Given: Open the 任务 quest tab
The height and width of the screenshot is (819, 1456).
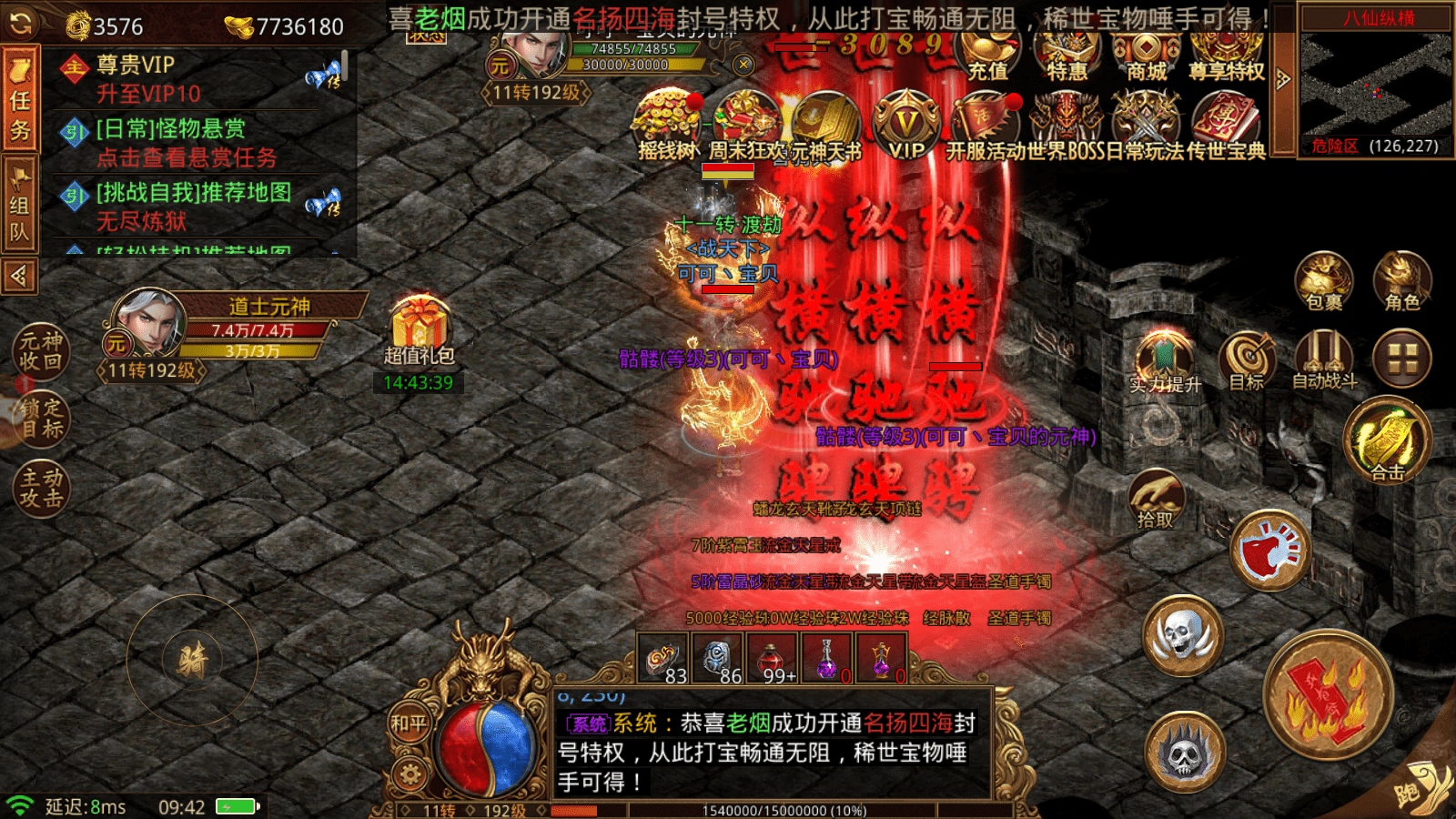Looking at the screenshot, I should 20,98.
